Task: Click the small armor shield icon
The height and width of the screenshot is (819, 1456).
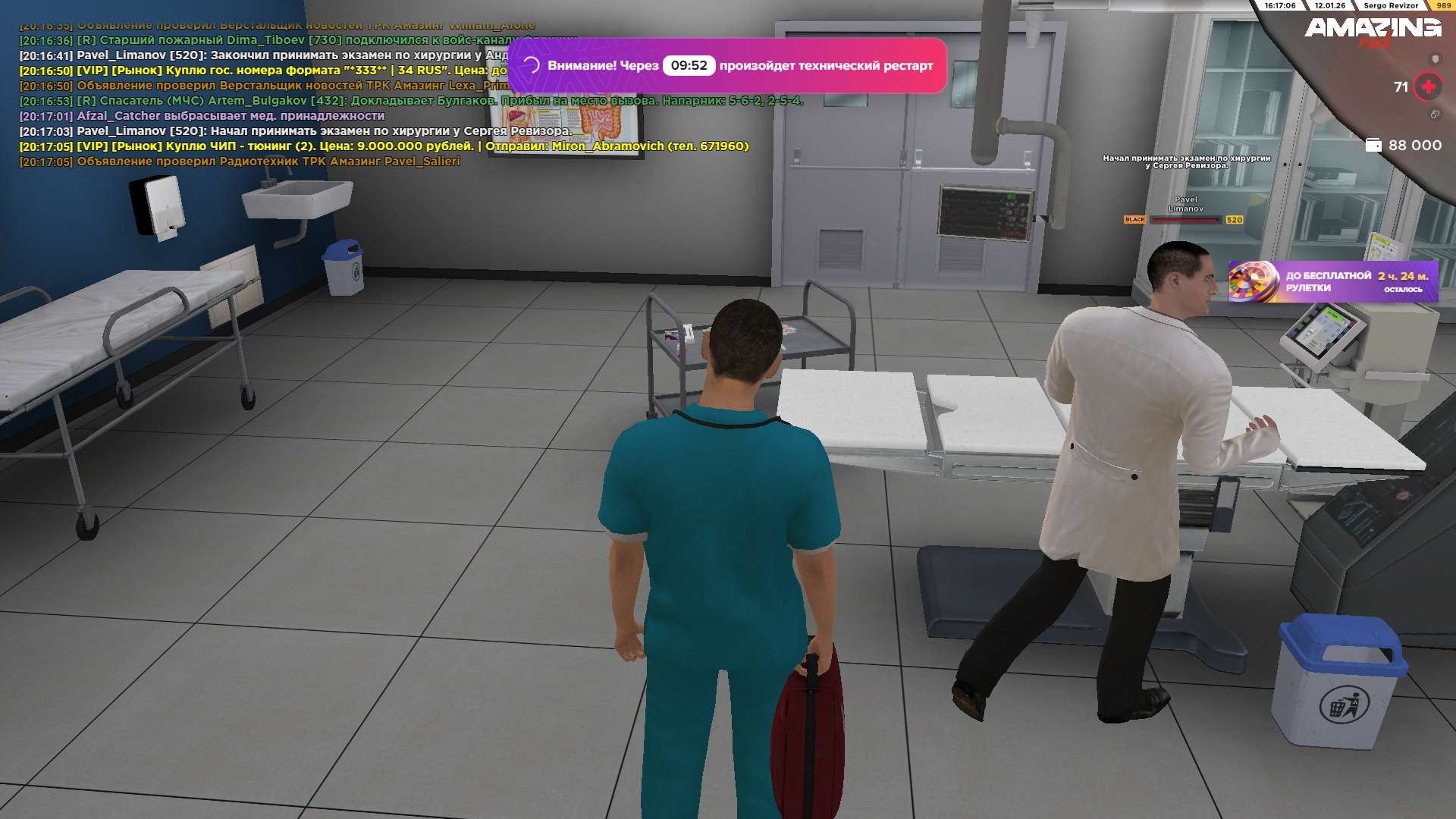Action: click(1435, 59)
